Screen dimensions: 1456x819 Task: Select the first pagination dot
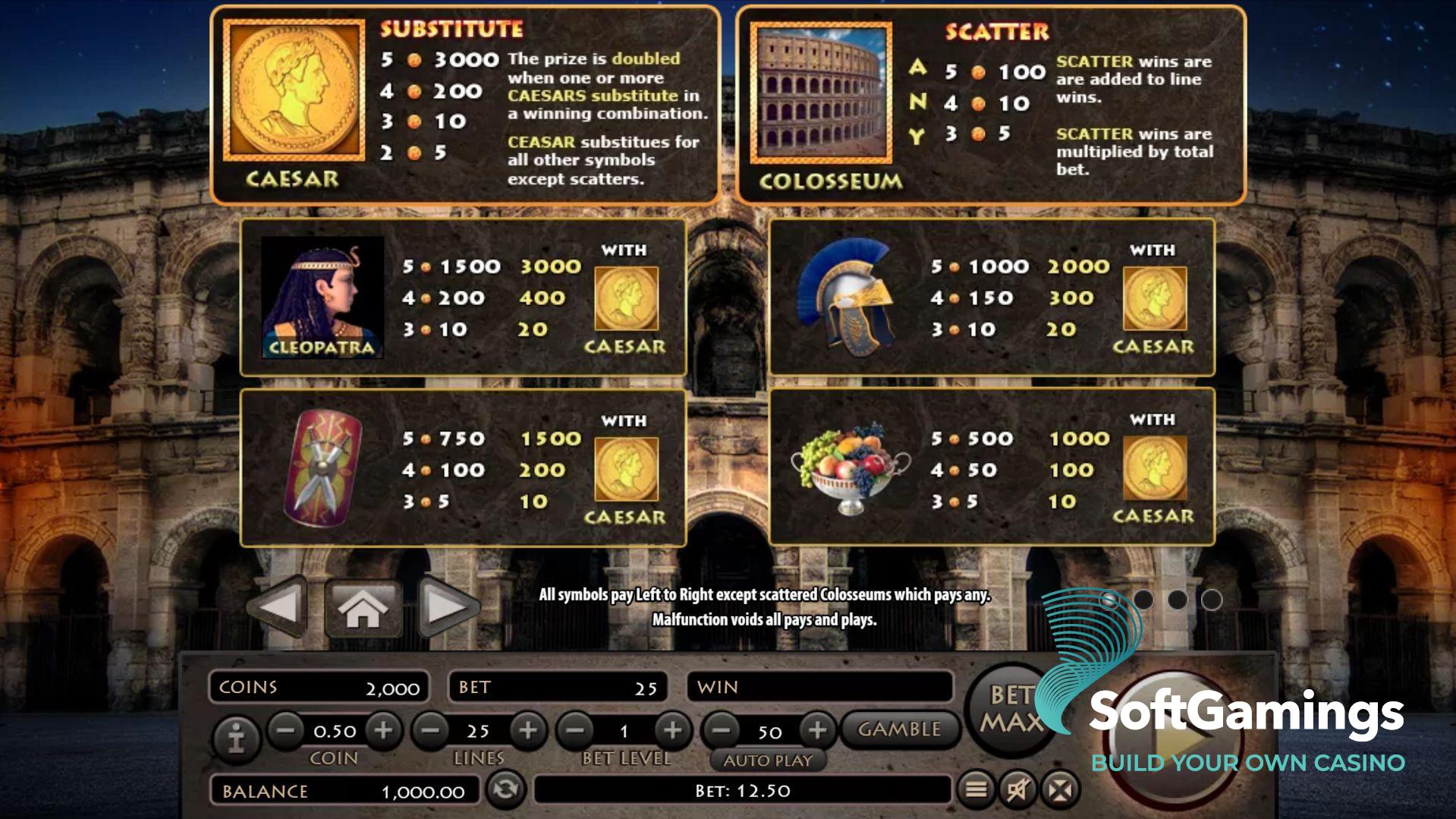tap(1109, 600)
